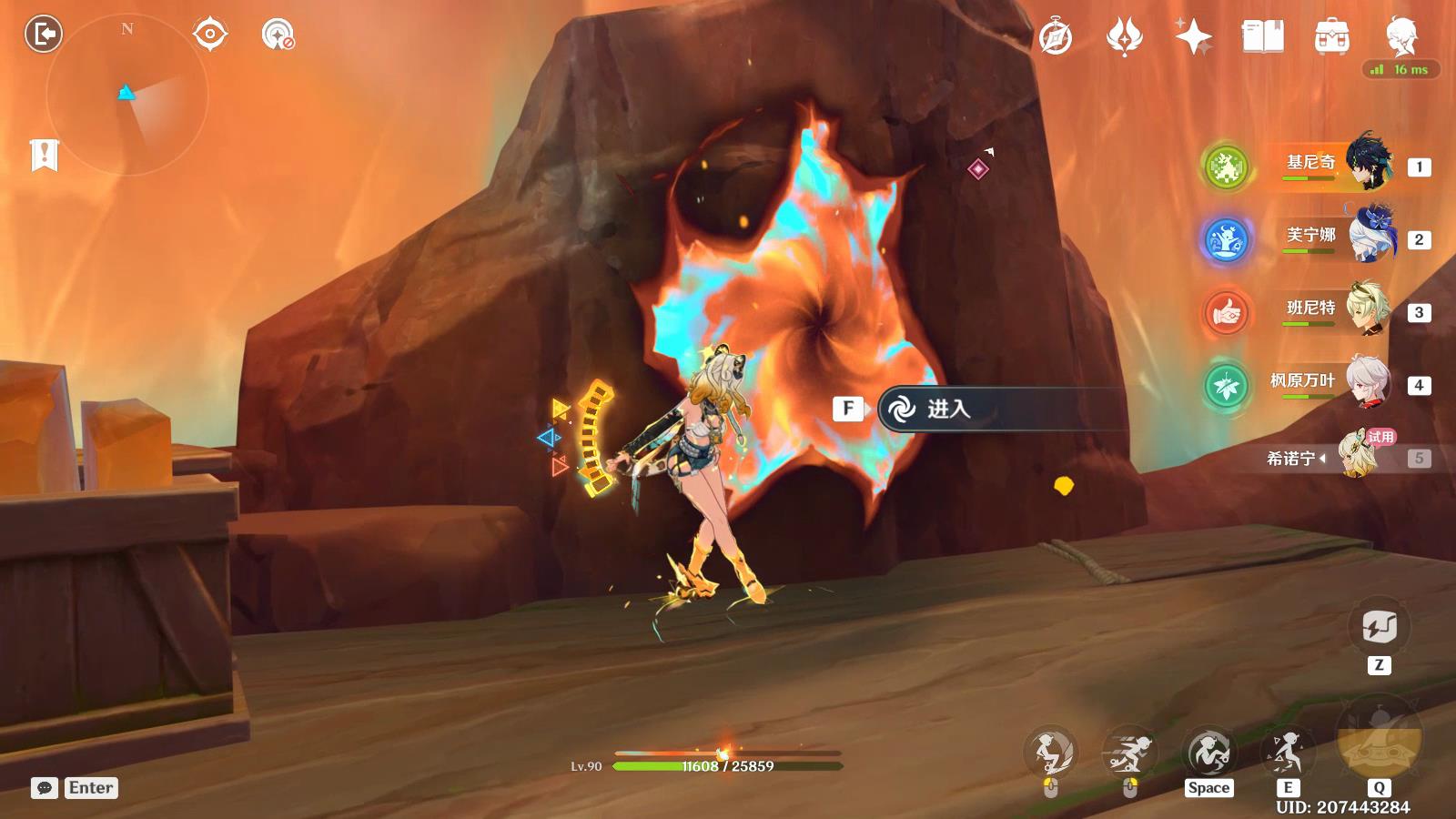Click the target crosshair icon near minimap
This screenshot has height=819, width=1456.
pyautogui.click(x=209, y=35)
